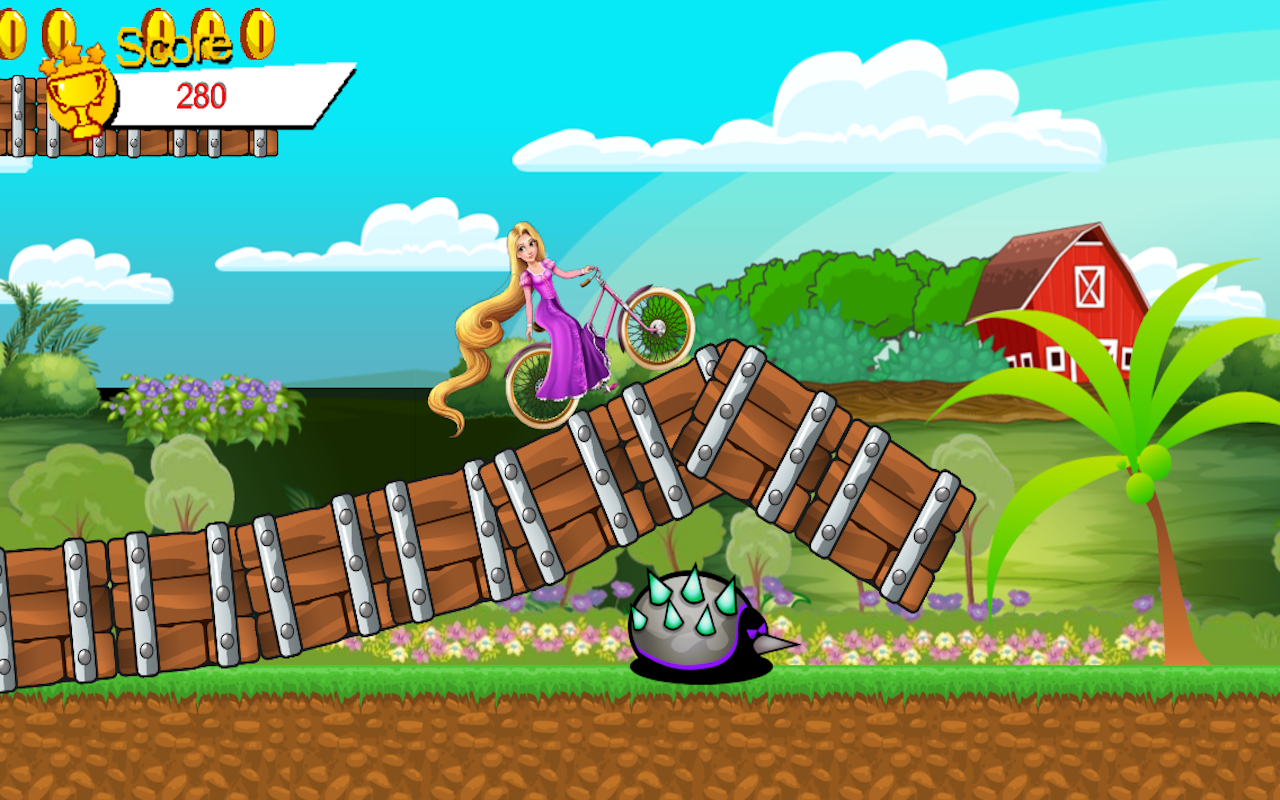Click the rightmost gold coin in the row

(x=257, y=32)
